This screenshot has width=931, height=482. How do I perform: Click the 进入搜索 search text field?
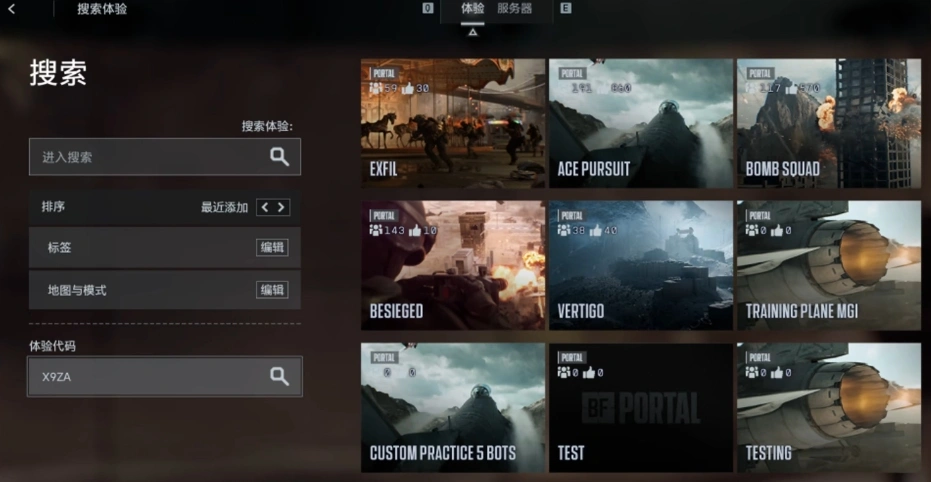[x=145, y=157]
